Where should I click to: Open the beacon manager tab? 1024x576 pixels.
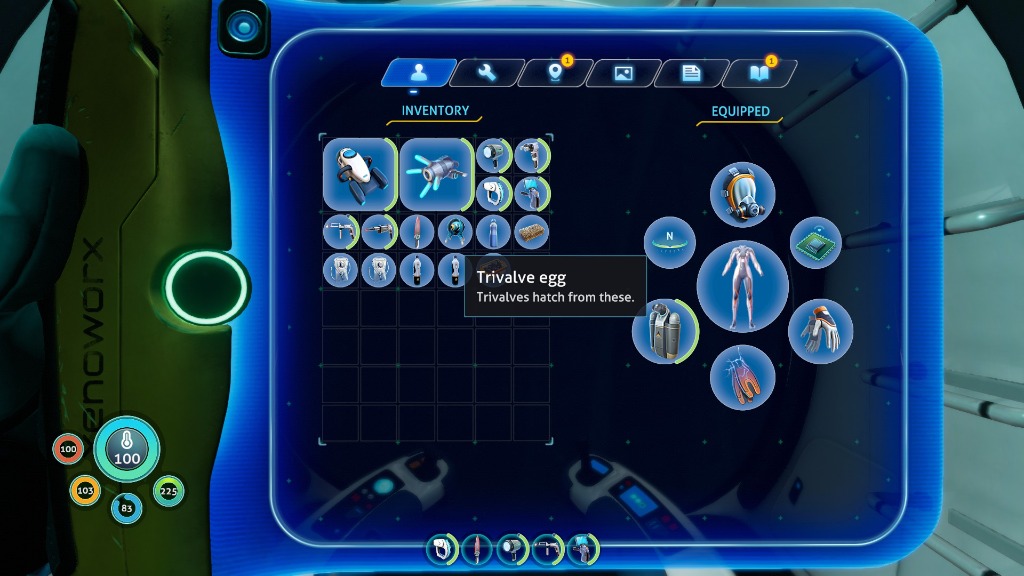pos(554,73)
